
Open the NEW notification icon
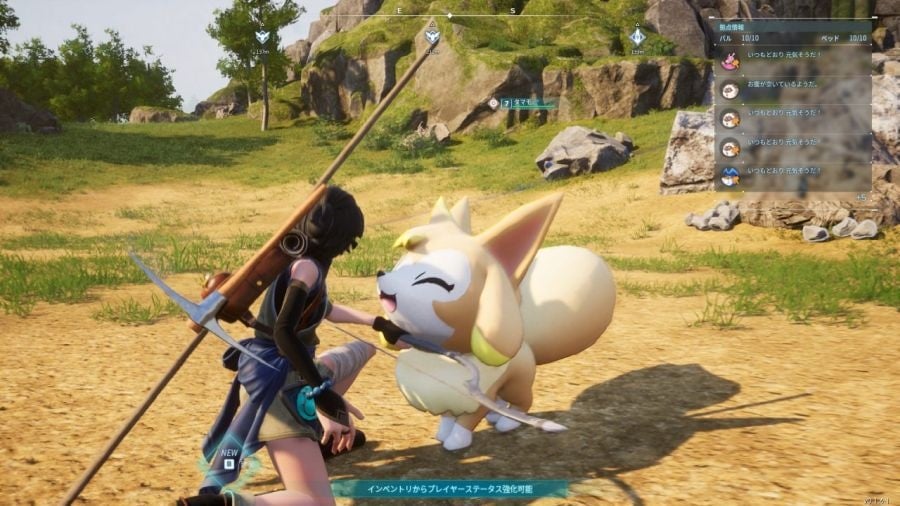pos(229,461)
